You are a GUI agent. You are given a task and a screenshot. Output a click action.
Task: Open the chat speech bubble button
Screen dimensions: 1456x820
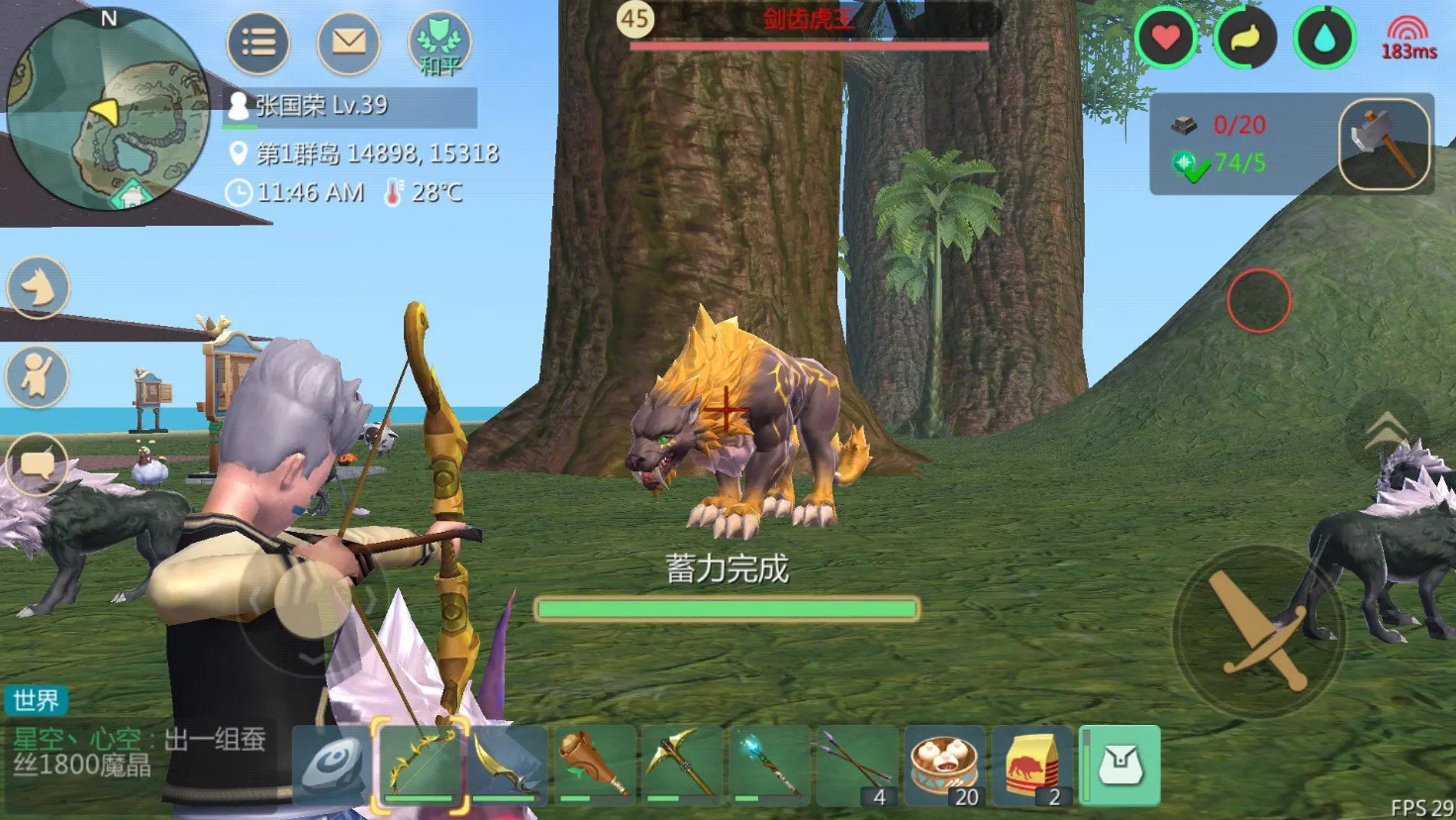[39, 463]
